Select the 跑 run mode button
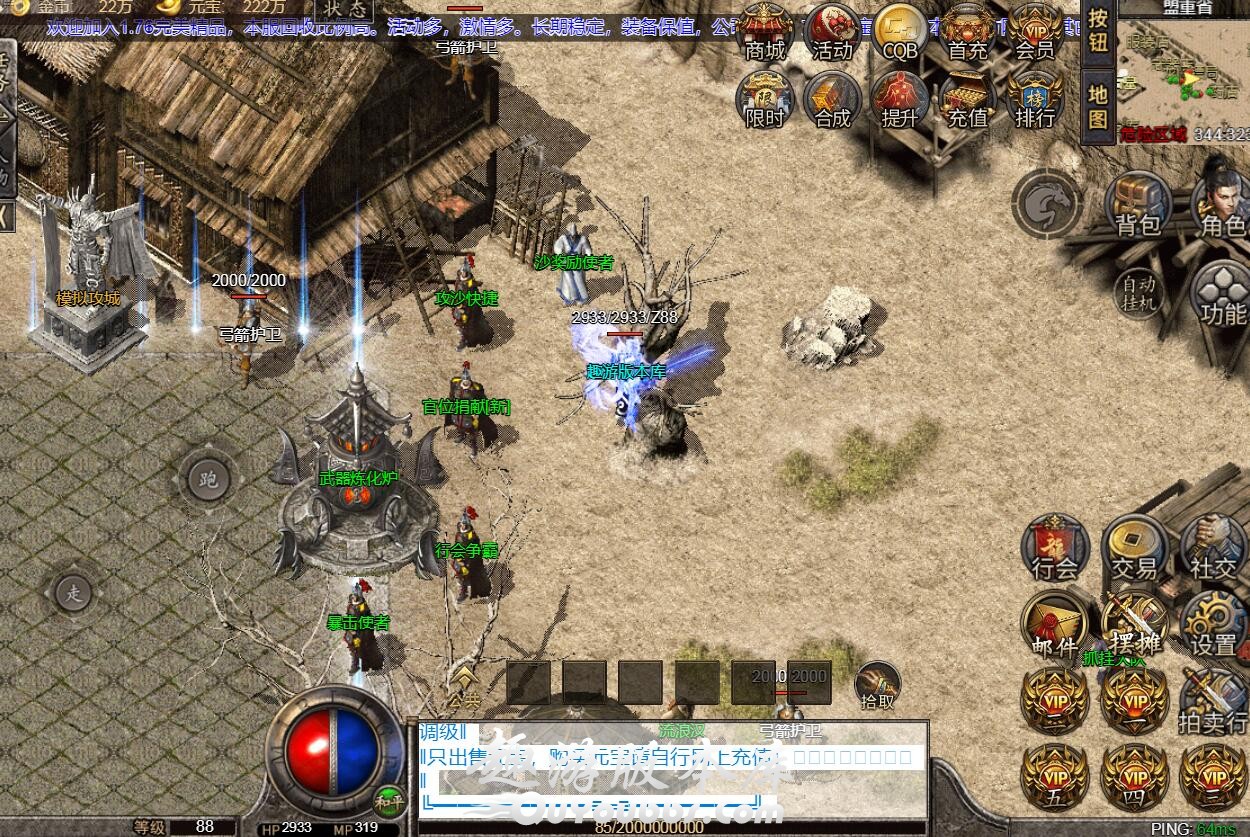 [208, 480]
